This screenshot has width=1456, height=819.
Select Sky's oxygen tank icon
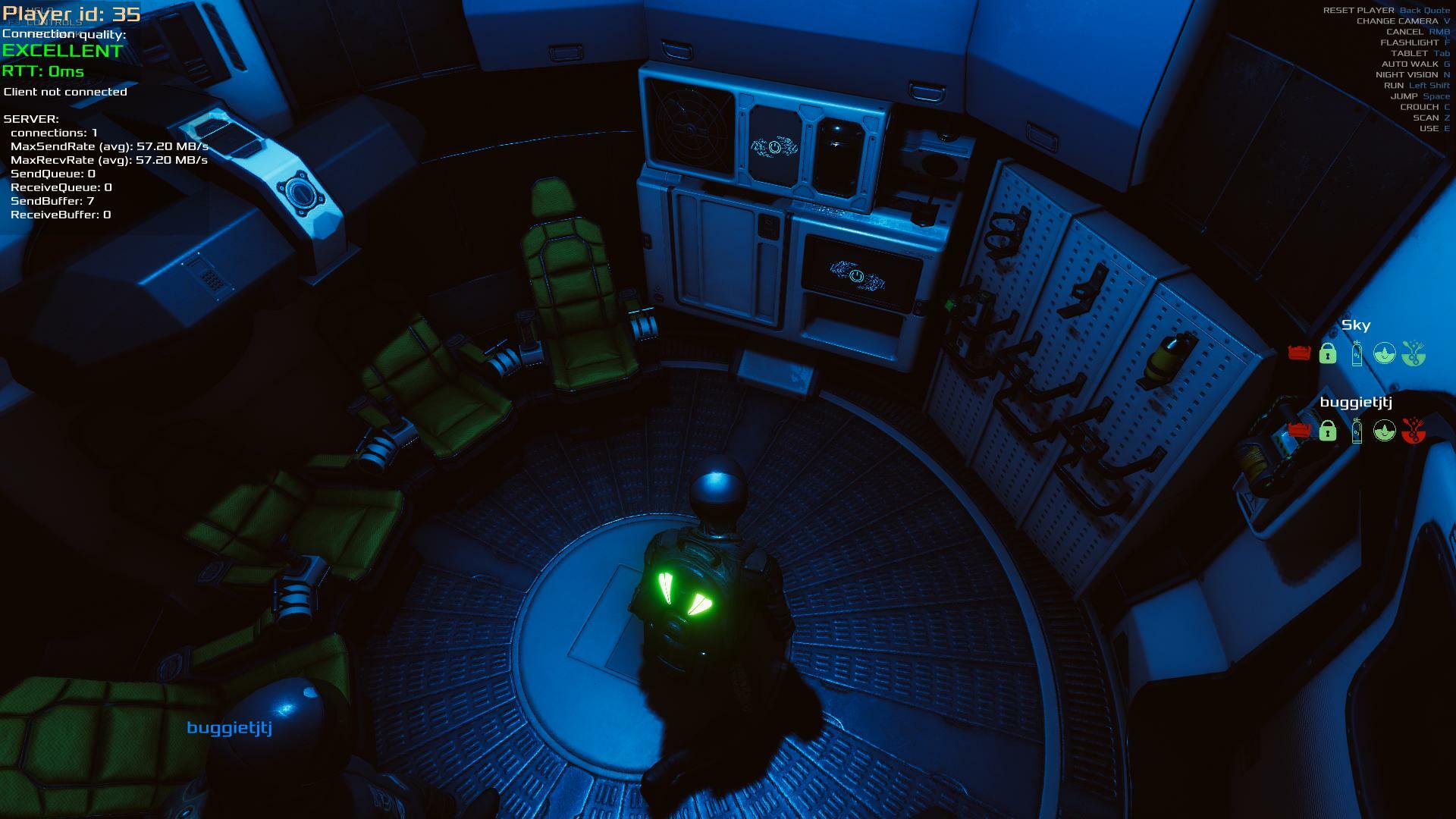pyautogui.click(x=1357, y=353)
